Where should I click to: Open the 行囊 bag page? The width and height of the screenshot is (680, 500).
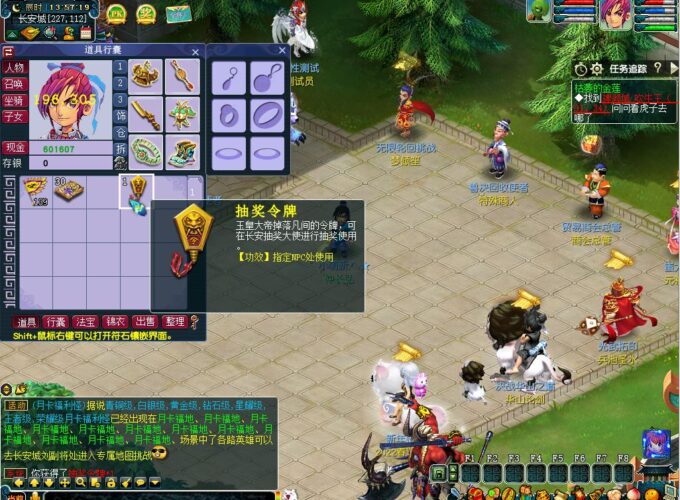tap(56, 322)
